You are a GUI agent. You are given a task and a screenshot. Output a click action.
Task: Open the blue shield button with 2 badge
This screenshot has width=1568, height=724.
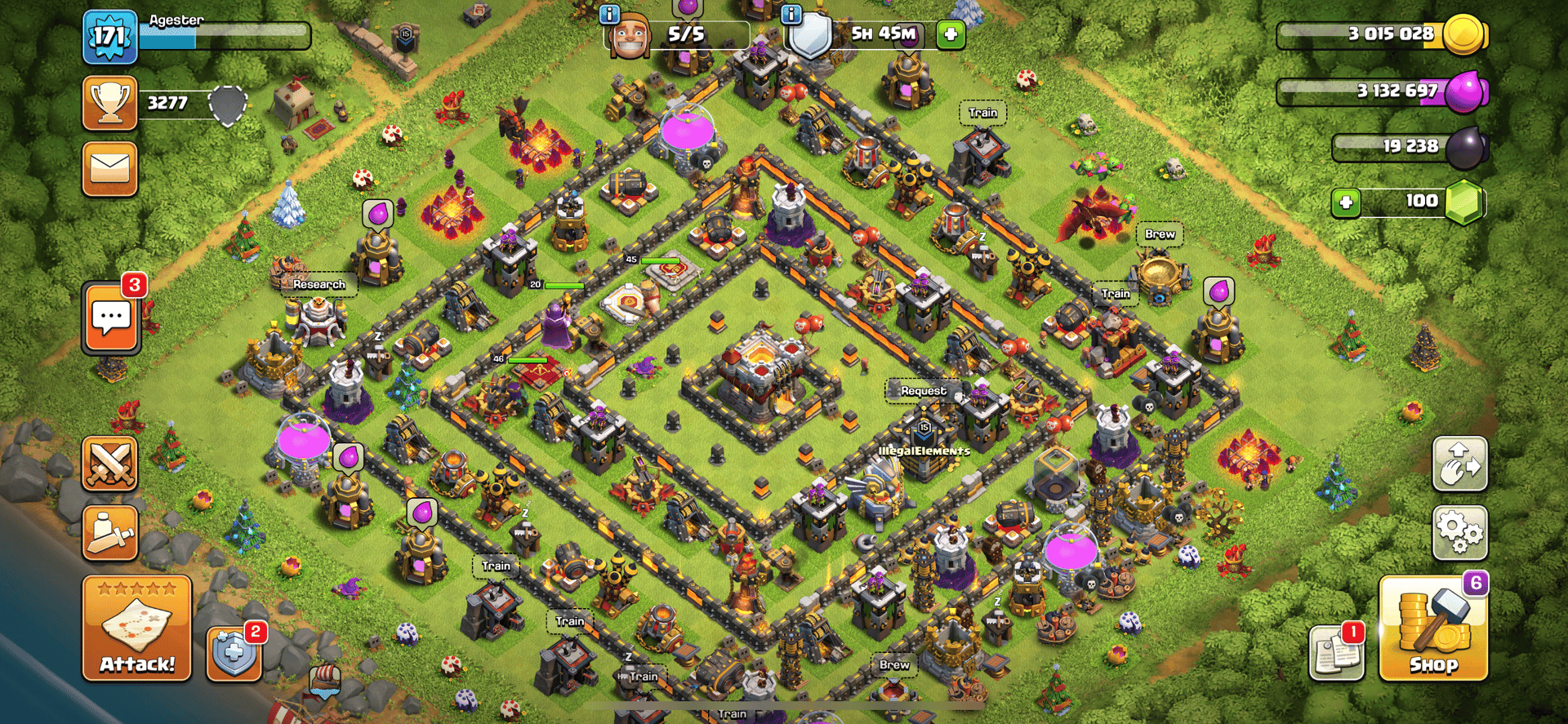[234, 653]
